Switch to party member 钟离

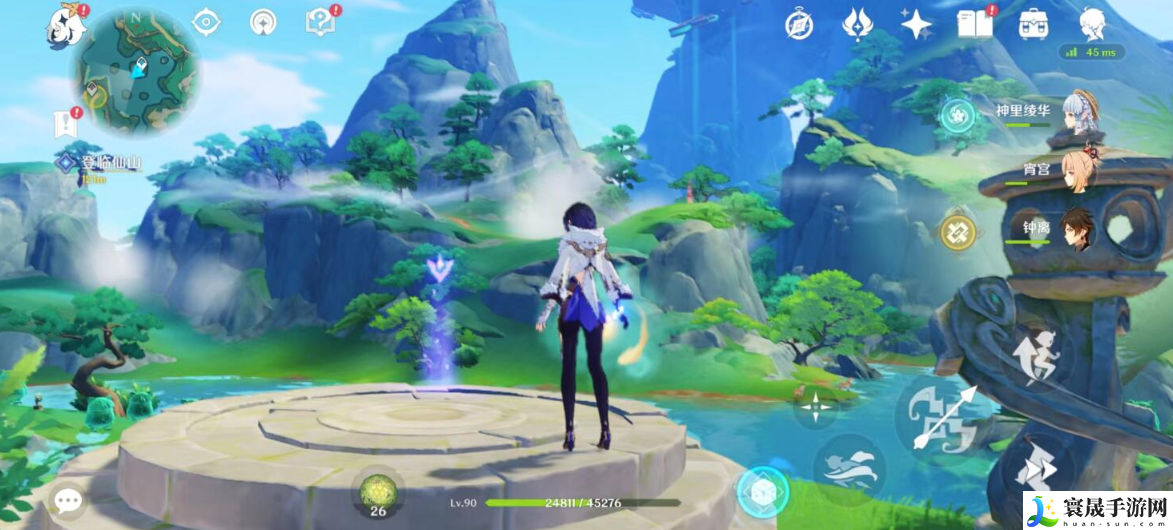click(x=1078, y=230)
